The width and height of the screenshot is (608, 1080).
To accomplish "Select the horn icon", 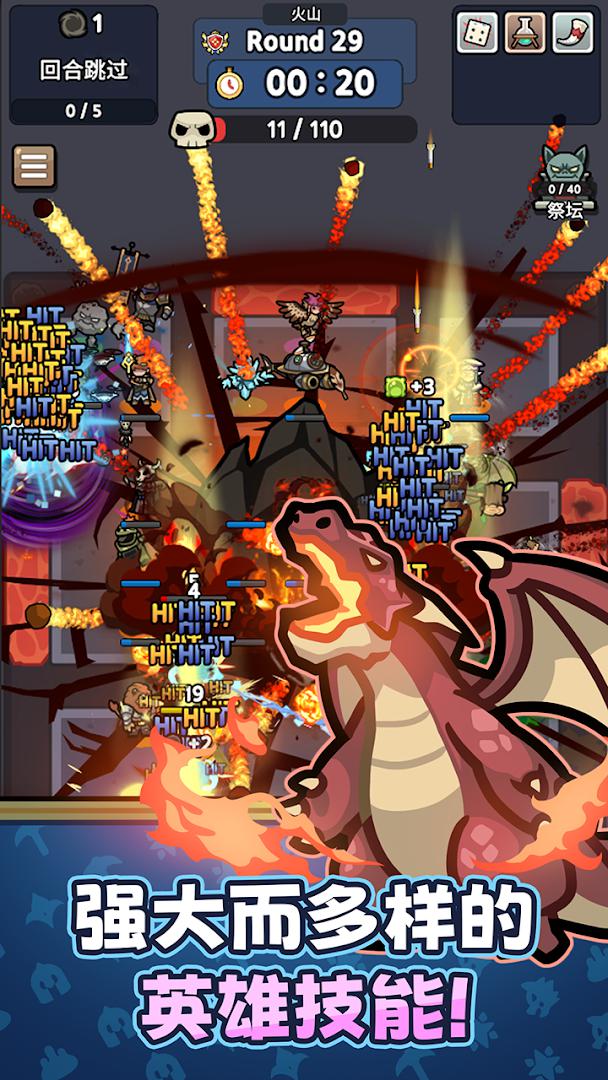I will (573, 32).
